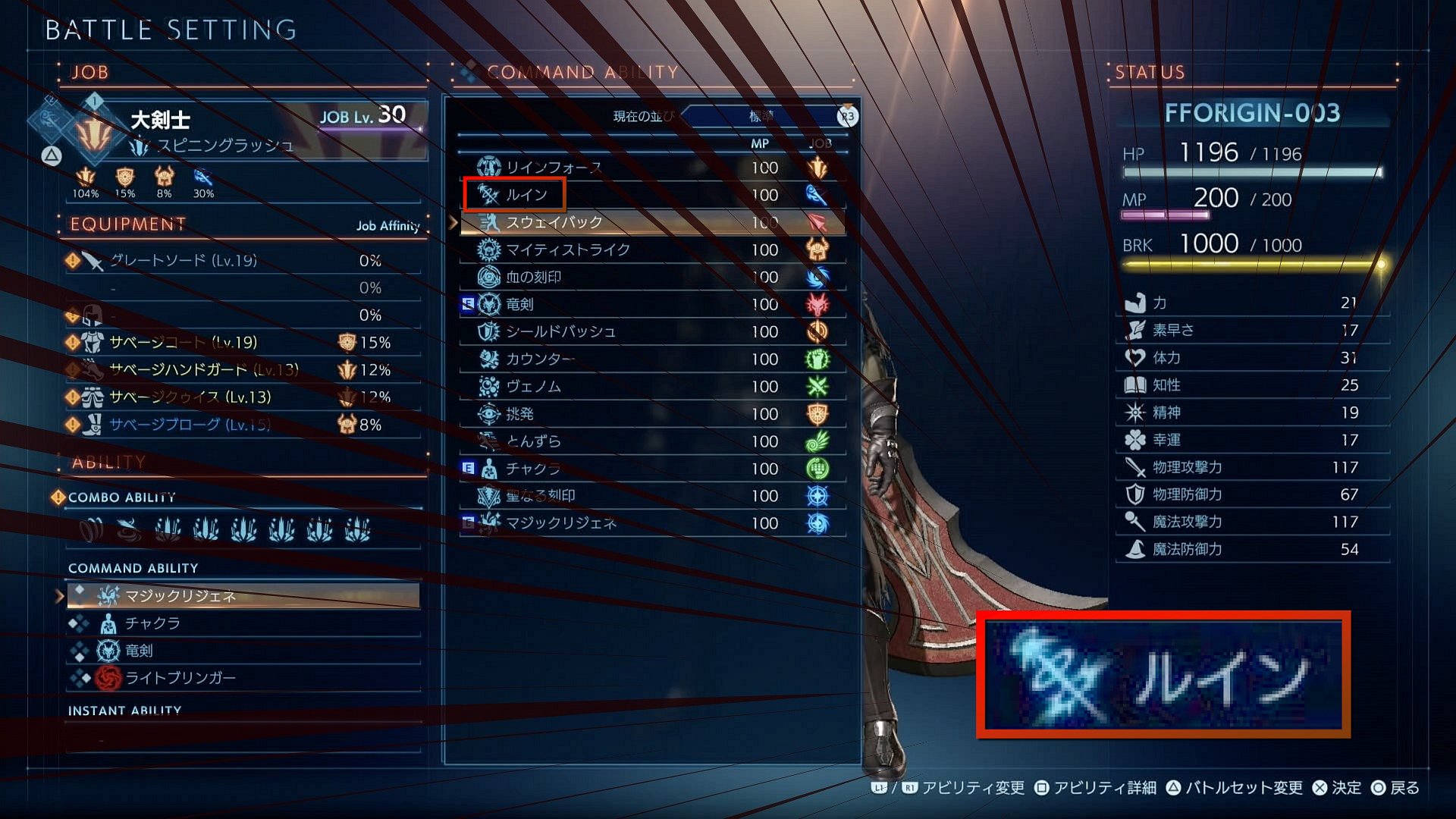This screenshot has height=819, width=1456.
Task: Choose the カウンター ability row
Action: (x=540, y=359)
